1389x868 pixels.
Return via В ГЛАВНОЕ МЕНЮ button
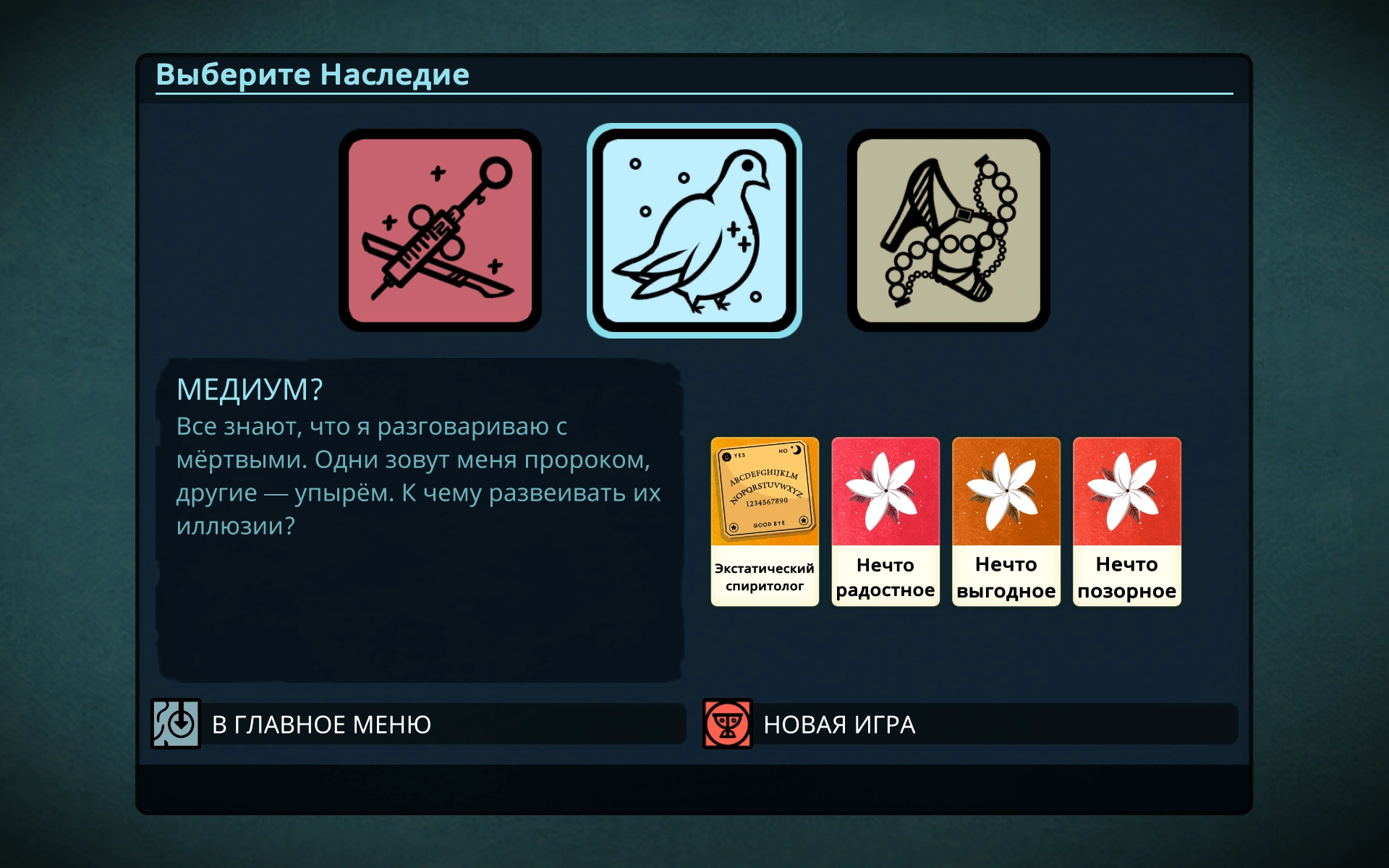(418, 723)
